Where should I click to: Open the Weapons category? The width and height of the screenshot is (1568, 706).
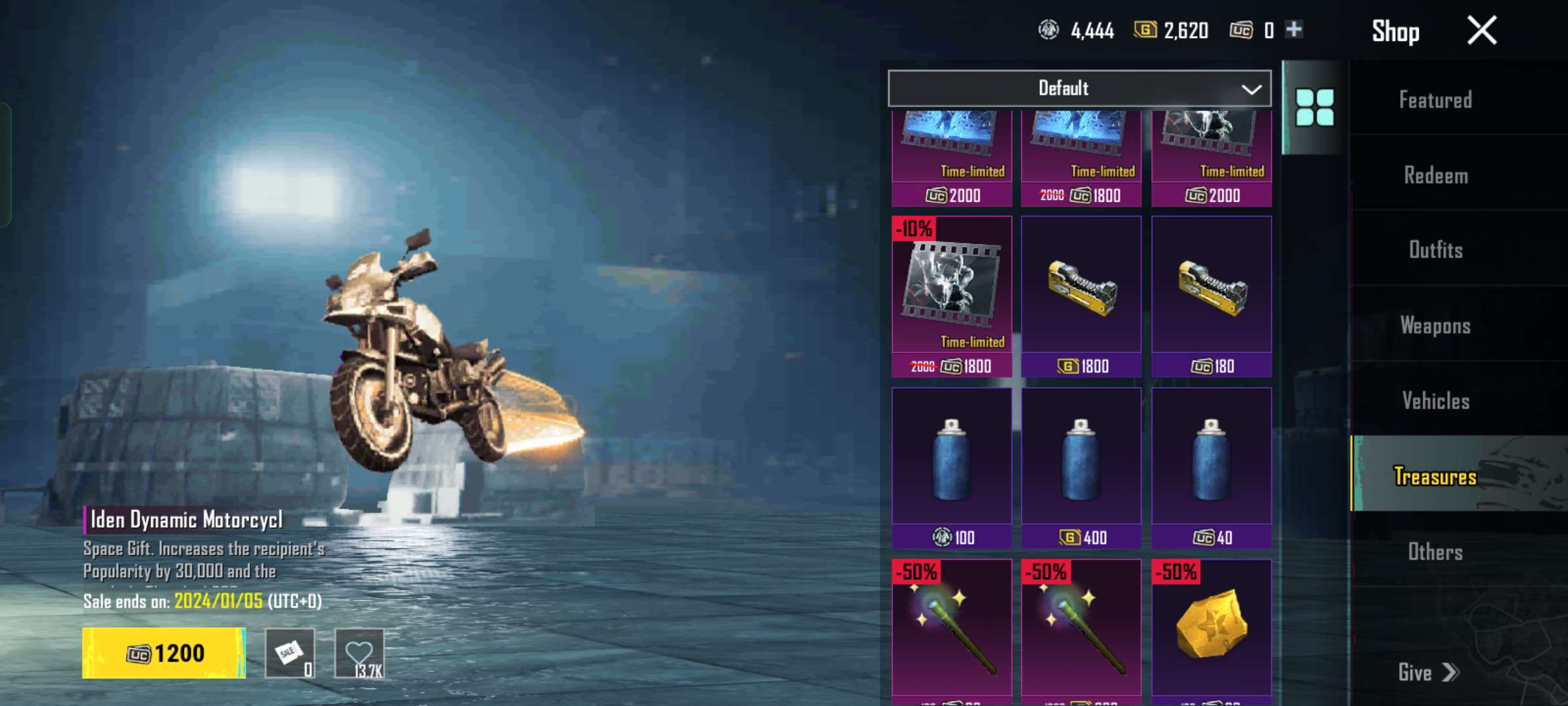click(1435, 326)
